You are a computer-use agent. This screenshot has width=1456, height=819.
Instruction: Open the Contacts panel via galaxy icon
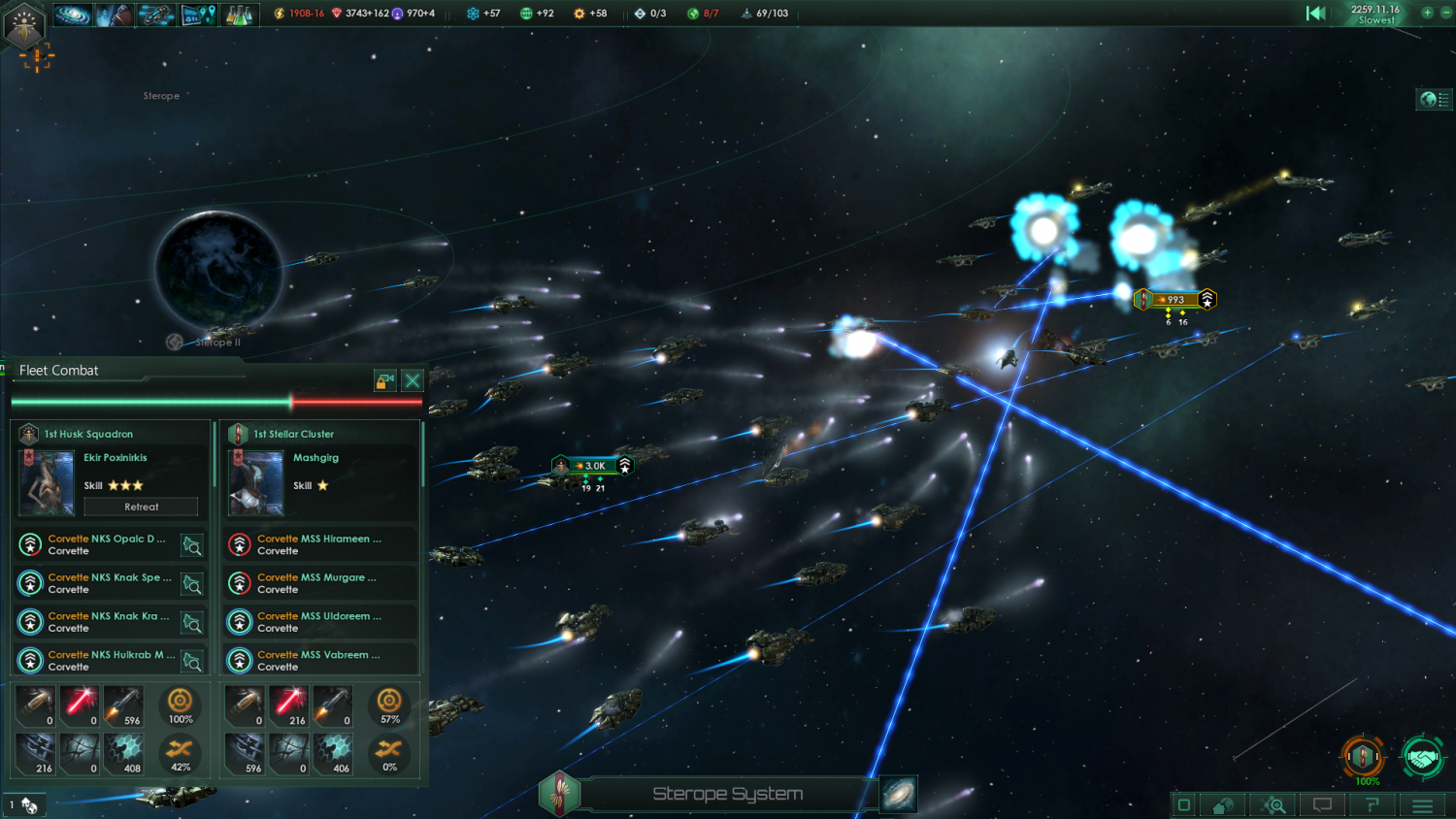[73, 14]
